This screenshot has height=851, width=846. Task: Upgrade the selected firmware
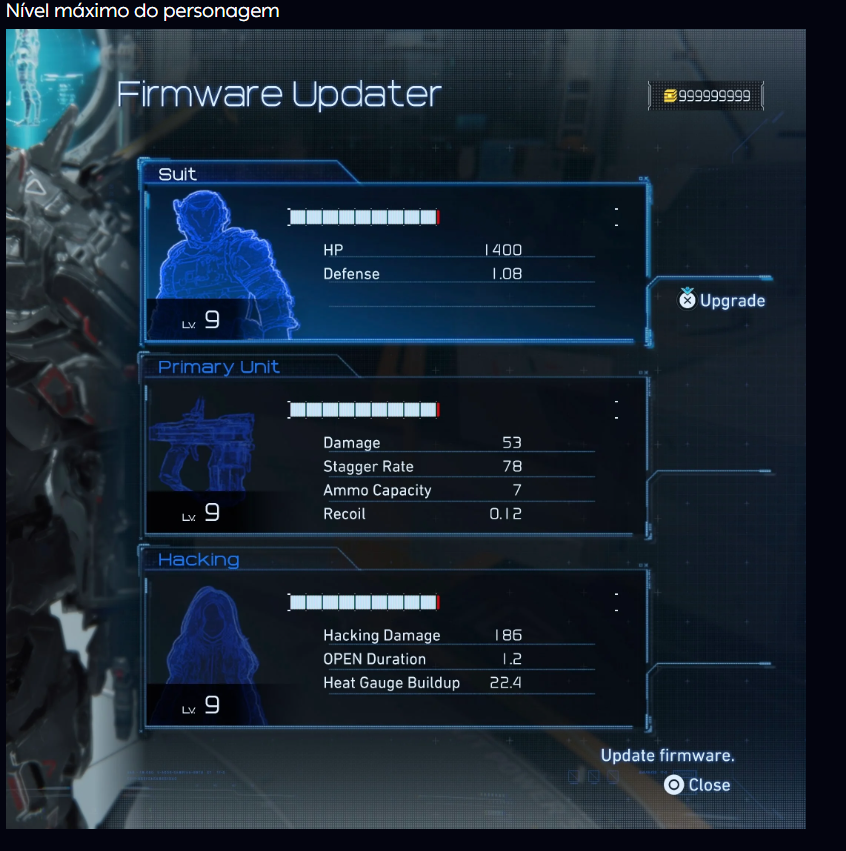click(x=722, y=300)
